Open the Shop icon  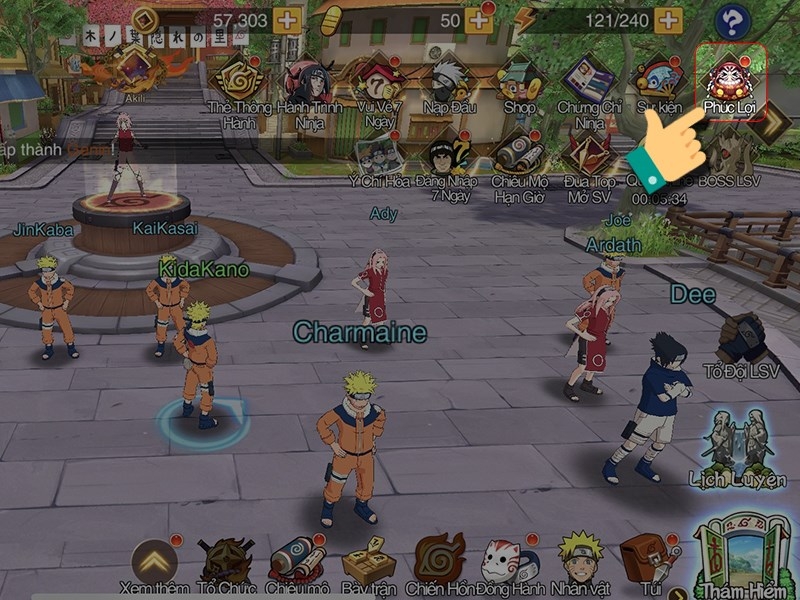click(x=519, y=81)
